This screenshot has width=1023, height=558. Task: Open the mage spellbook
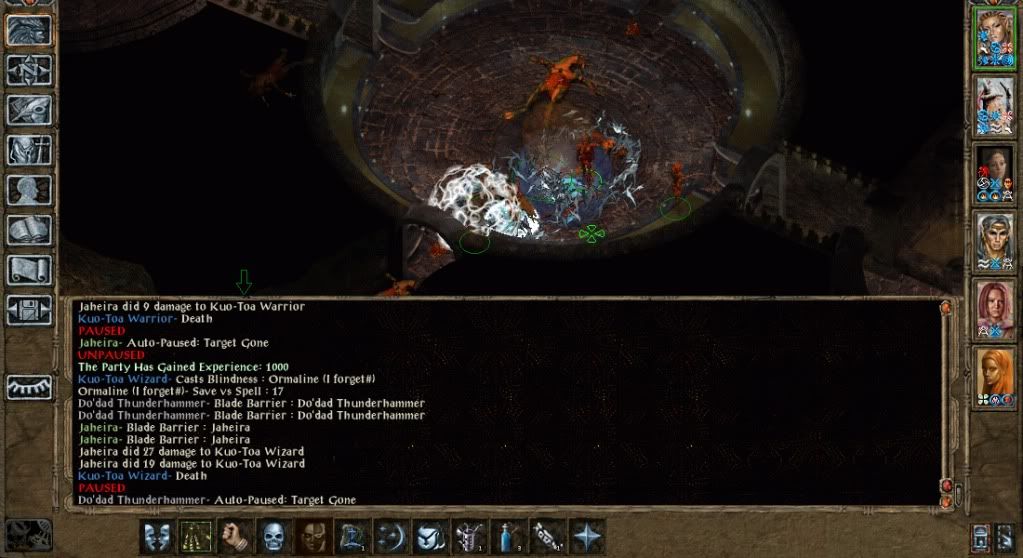point(30,230)
